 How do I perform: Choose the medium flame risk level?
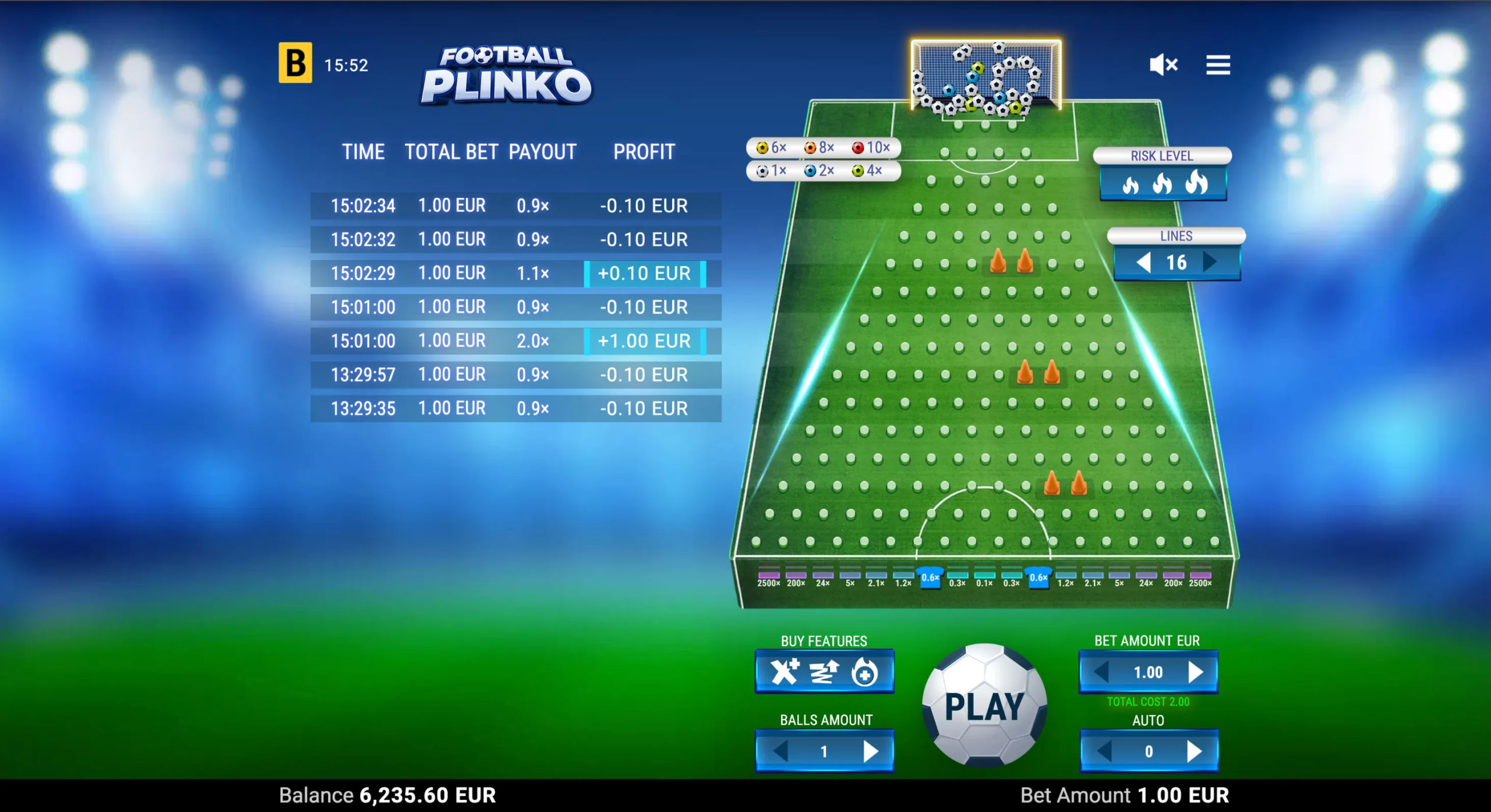(x=1162, y=184)
